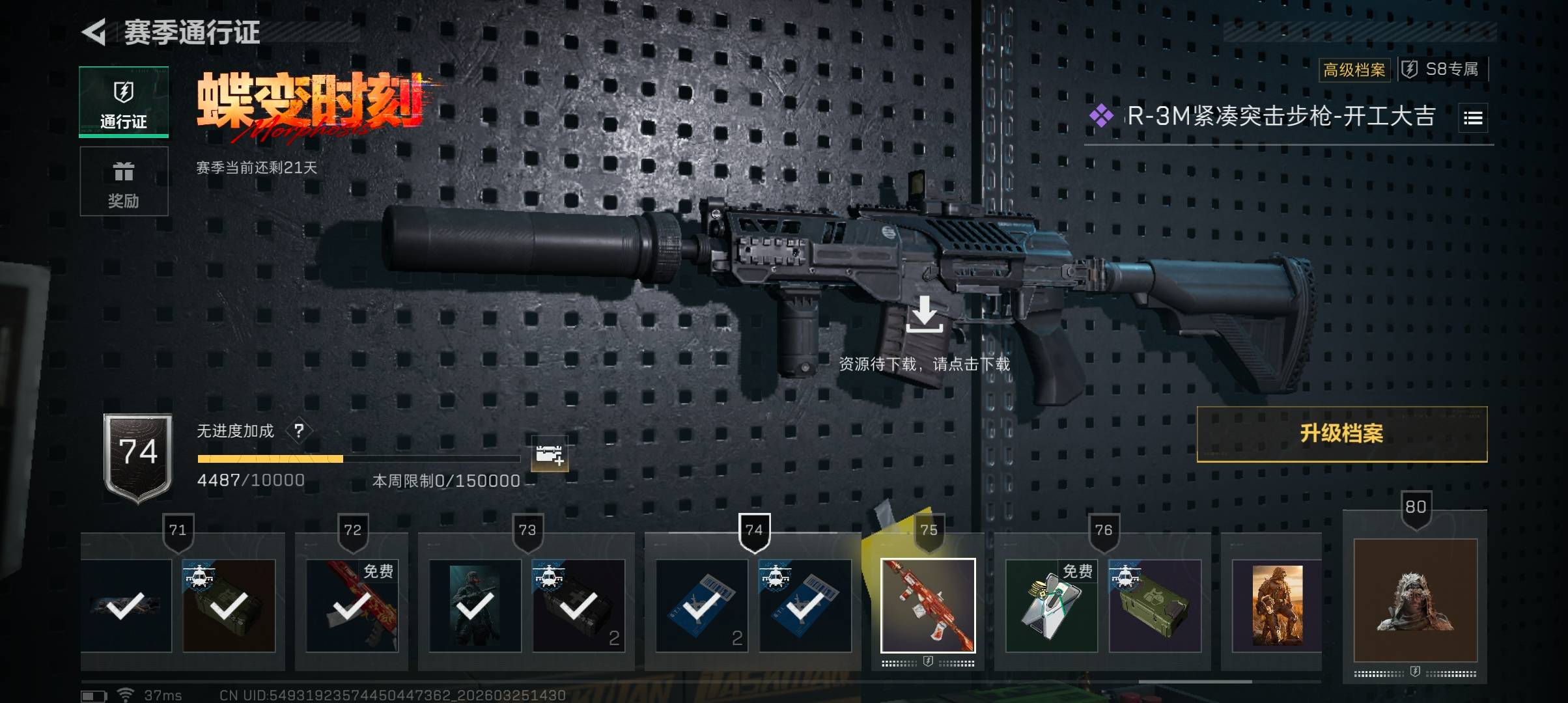
Task: Tap the download arrow for weapon resources
Action: coord(924,314)
